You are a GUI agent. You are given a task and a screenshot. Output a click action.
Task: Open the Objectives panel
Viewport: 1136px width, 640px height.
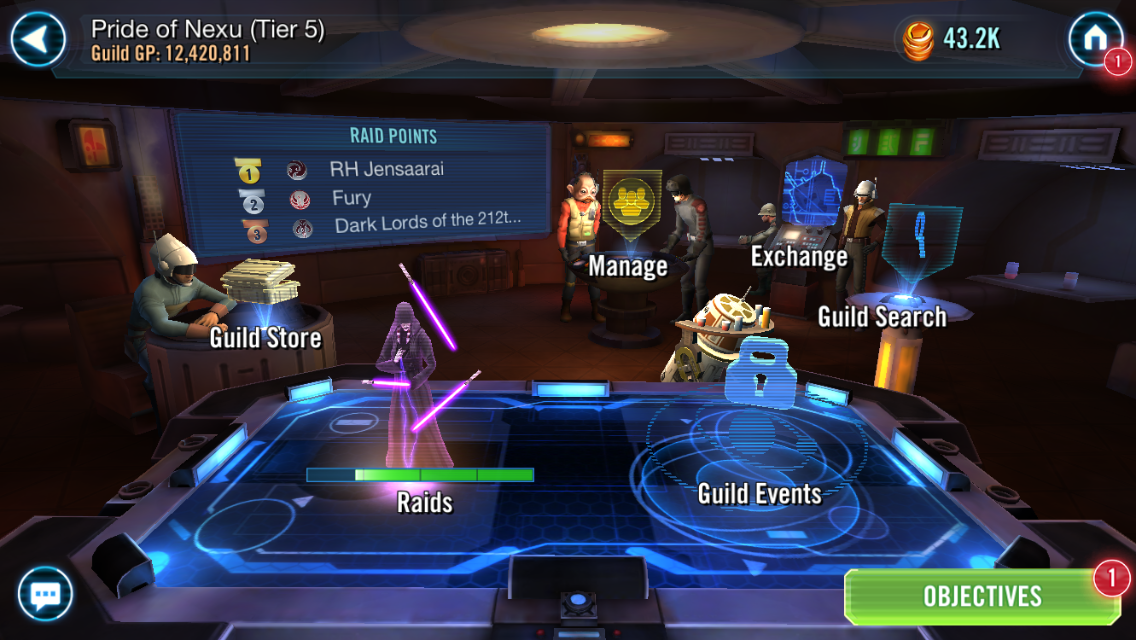click(982, 597)
